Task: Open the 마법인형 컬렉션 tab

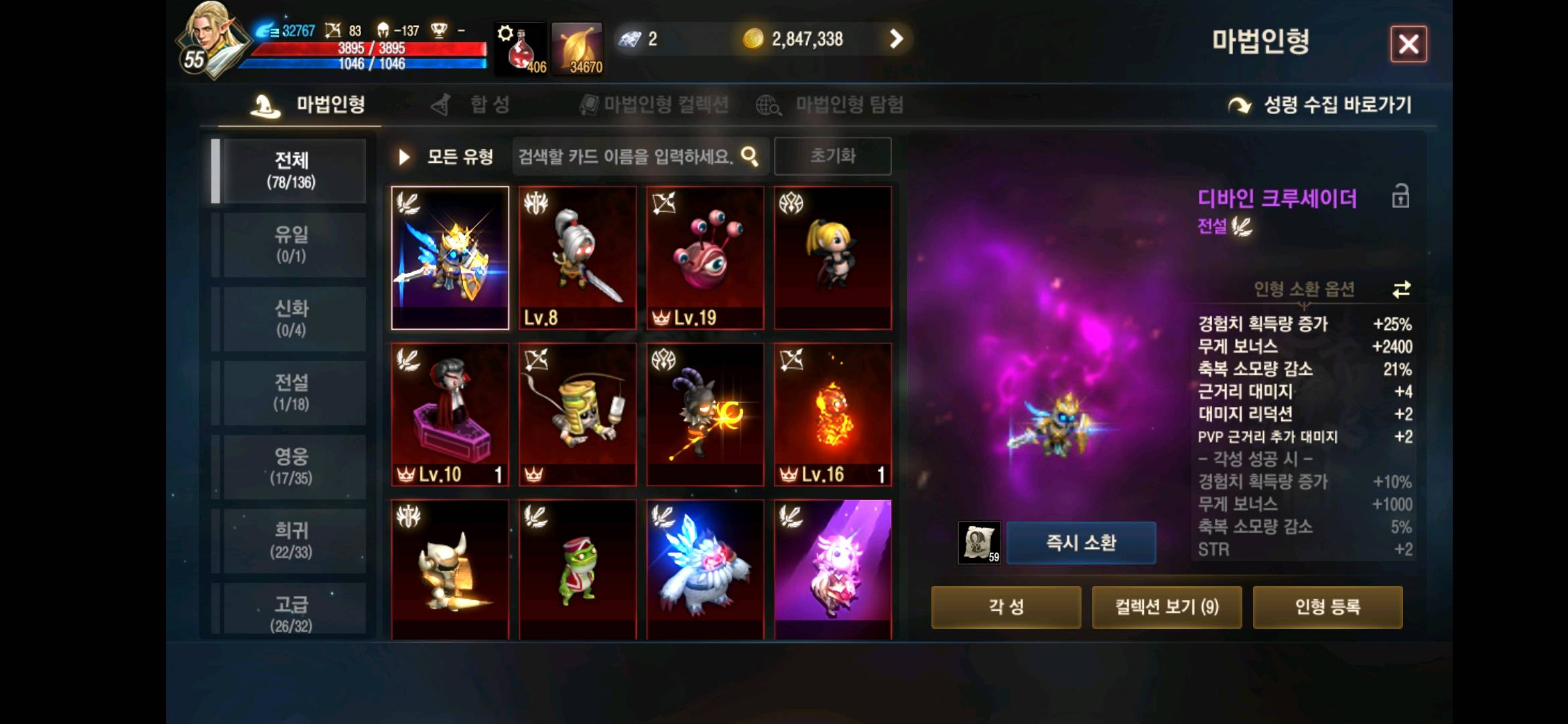Action: pos(663,105)
